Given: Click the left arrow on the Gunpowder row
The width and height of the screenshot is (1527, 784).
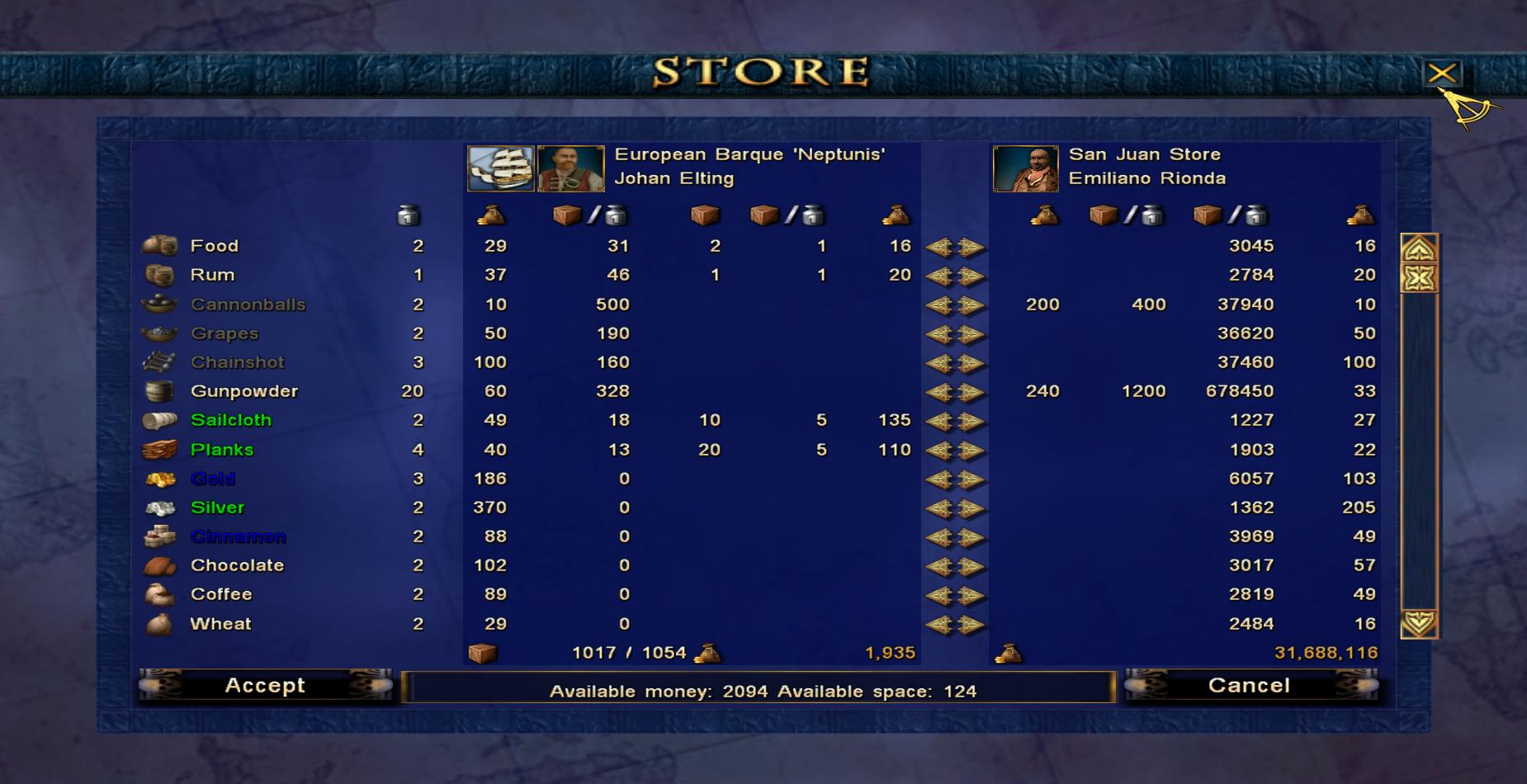Looking at the screenshot, I should coord(939,392).
